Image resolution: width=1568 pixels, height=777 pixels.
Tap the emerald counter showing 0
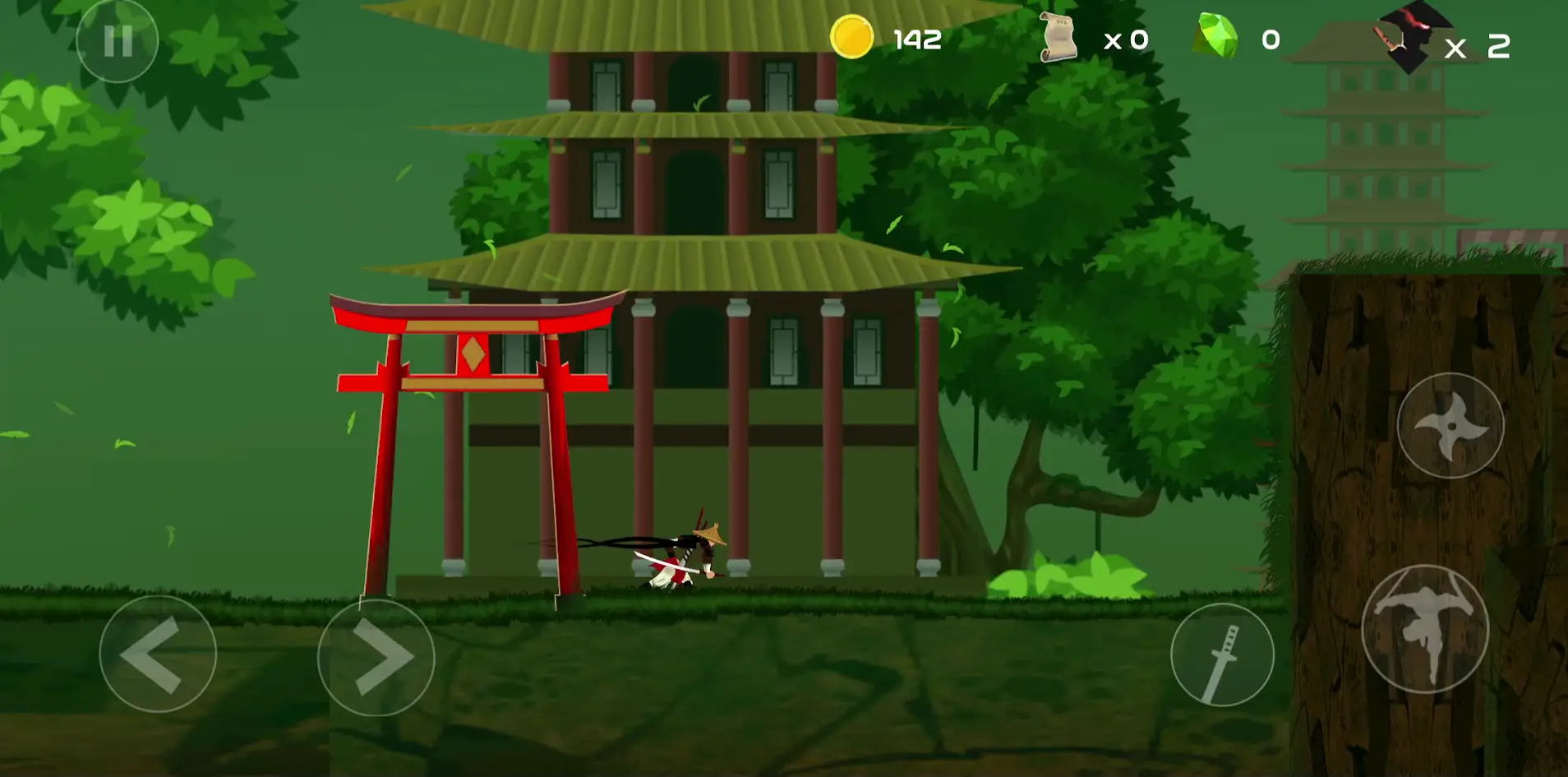1269,39
